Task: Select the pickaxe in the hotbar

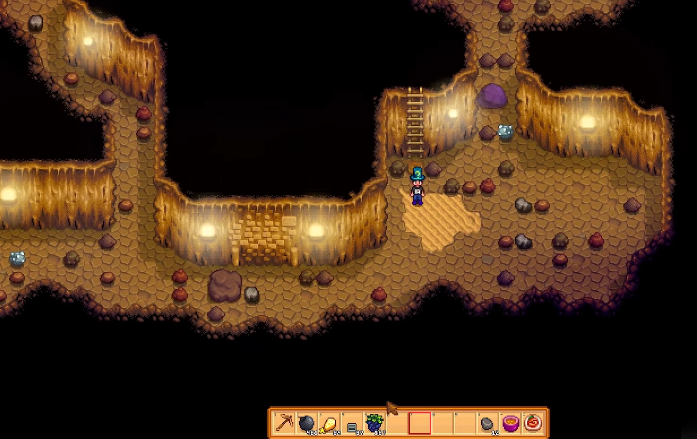Action: (x=285, y=423)
